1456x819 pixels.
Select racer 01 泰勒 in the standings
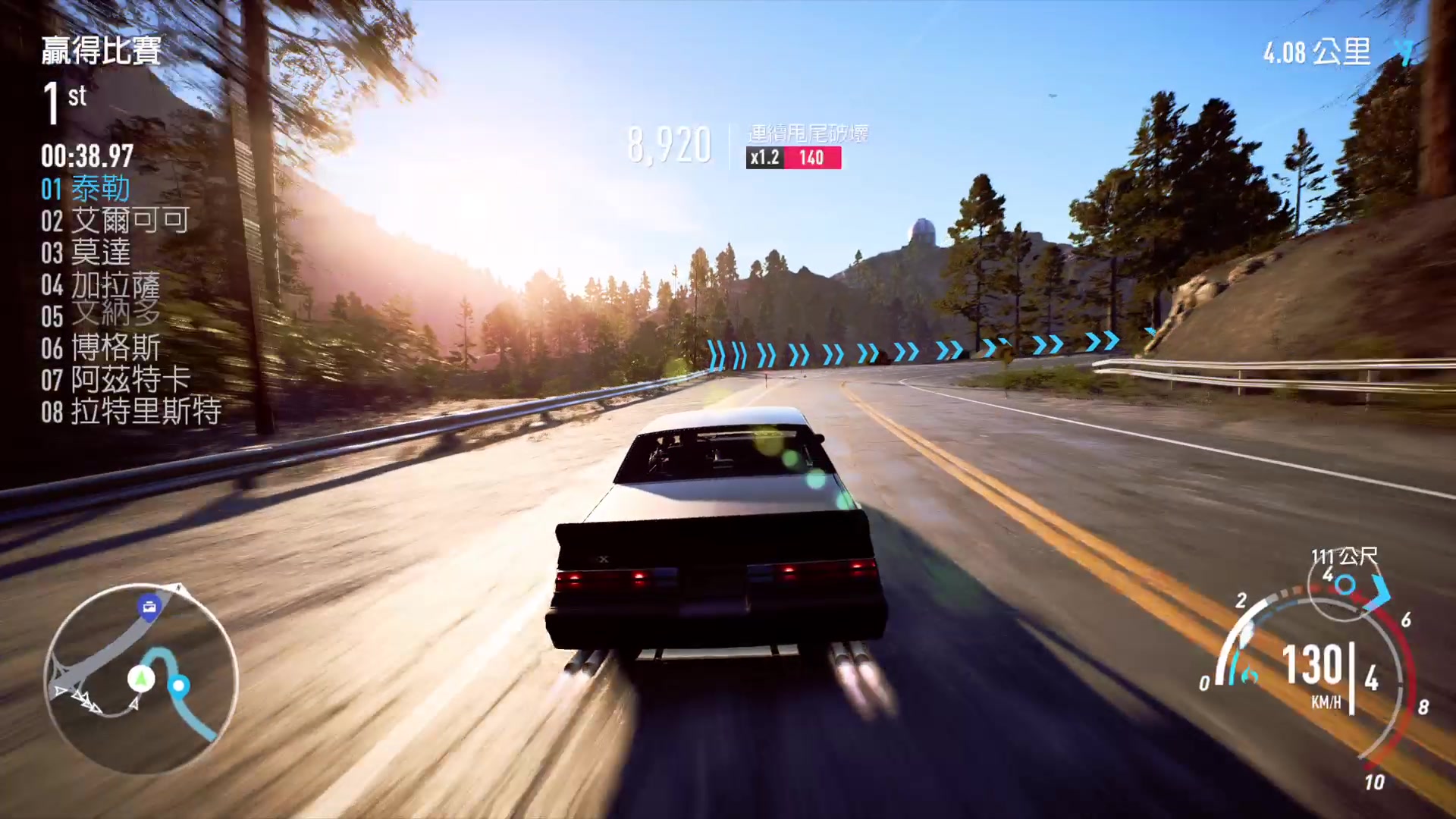pos(85,189)
